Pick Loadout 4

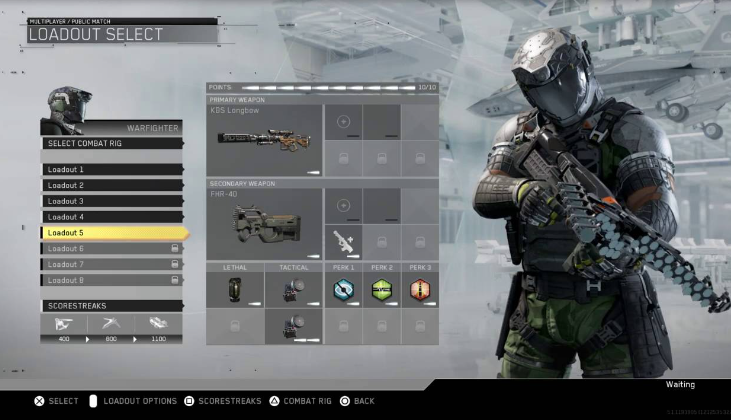[111, 217]
